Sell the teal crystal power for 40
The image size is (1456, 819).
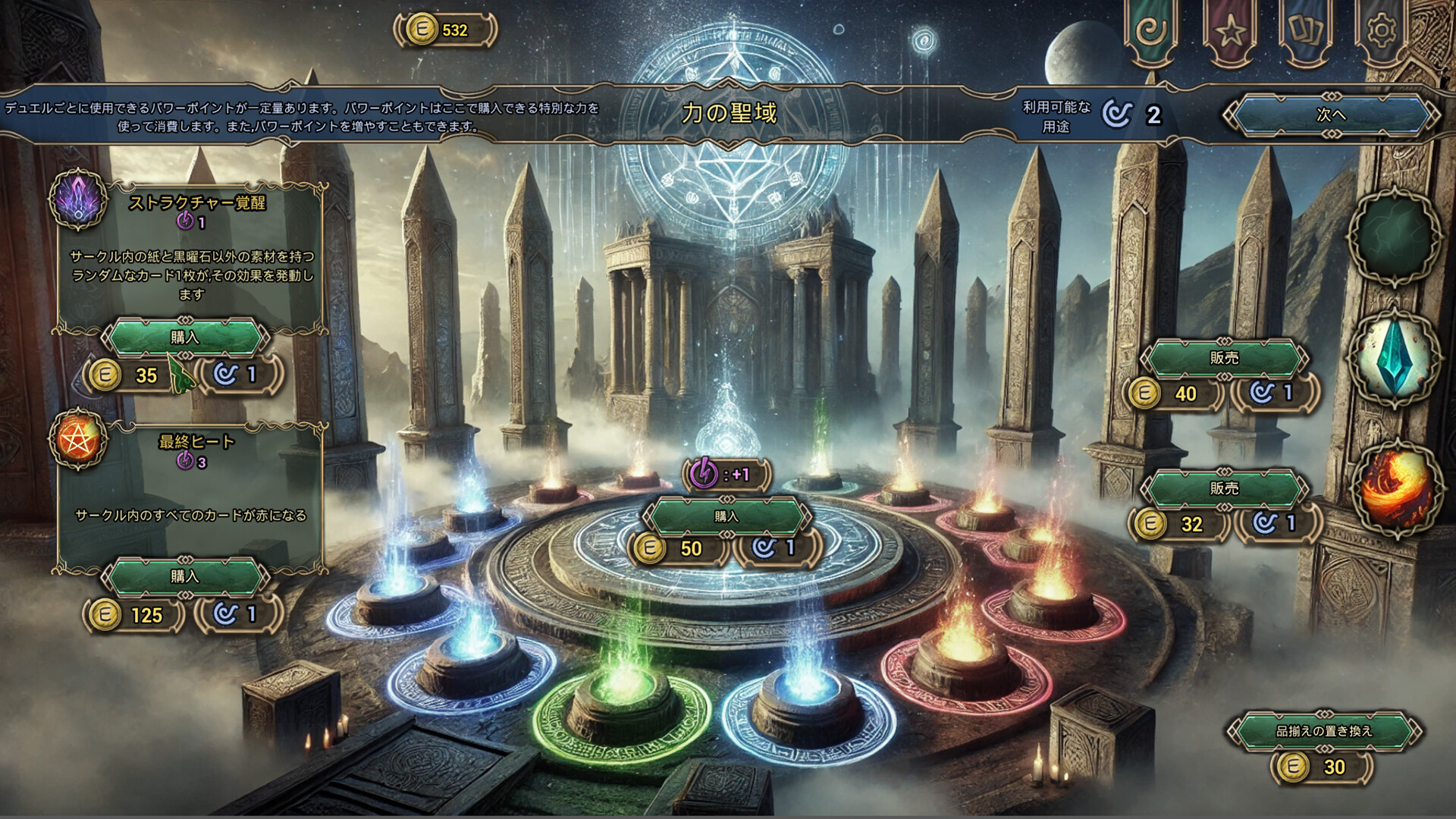coord(1224,358)
